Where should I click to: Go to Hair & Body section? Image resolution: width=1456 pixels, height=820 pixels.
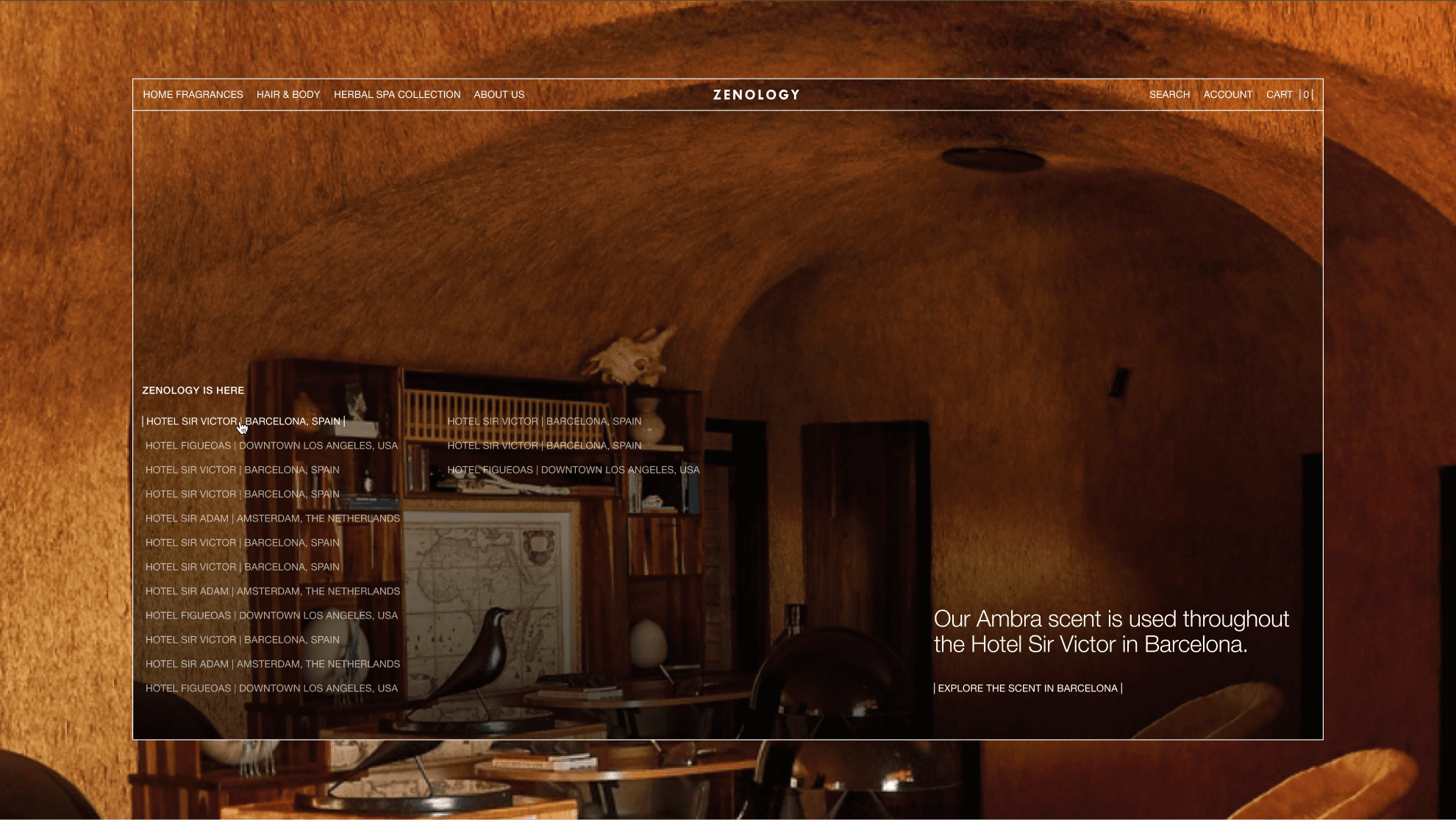click(288, 95)
